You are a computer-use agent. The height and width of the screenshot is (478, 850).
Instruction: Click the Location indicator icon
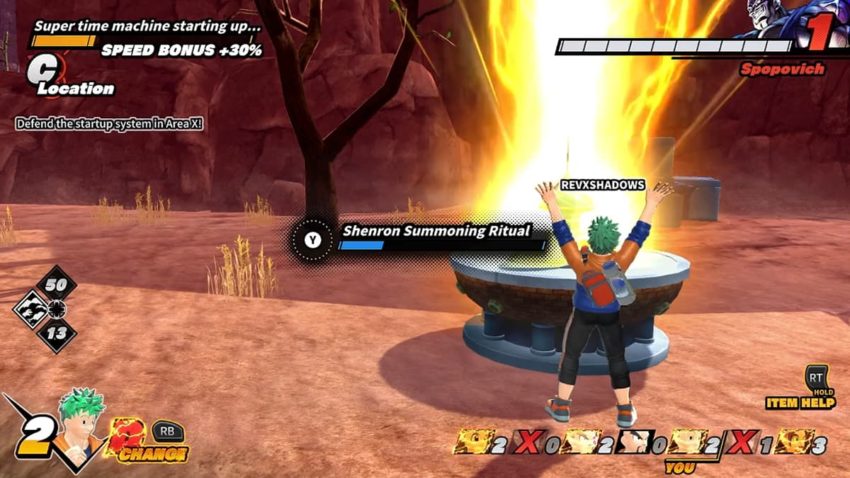click(43, 71)
